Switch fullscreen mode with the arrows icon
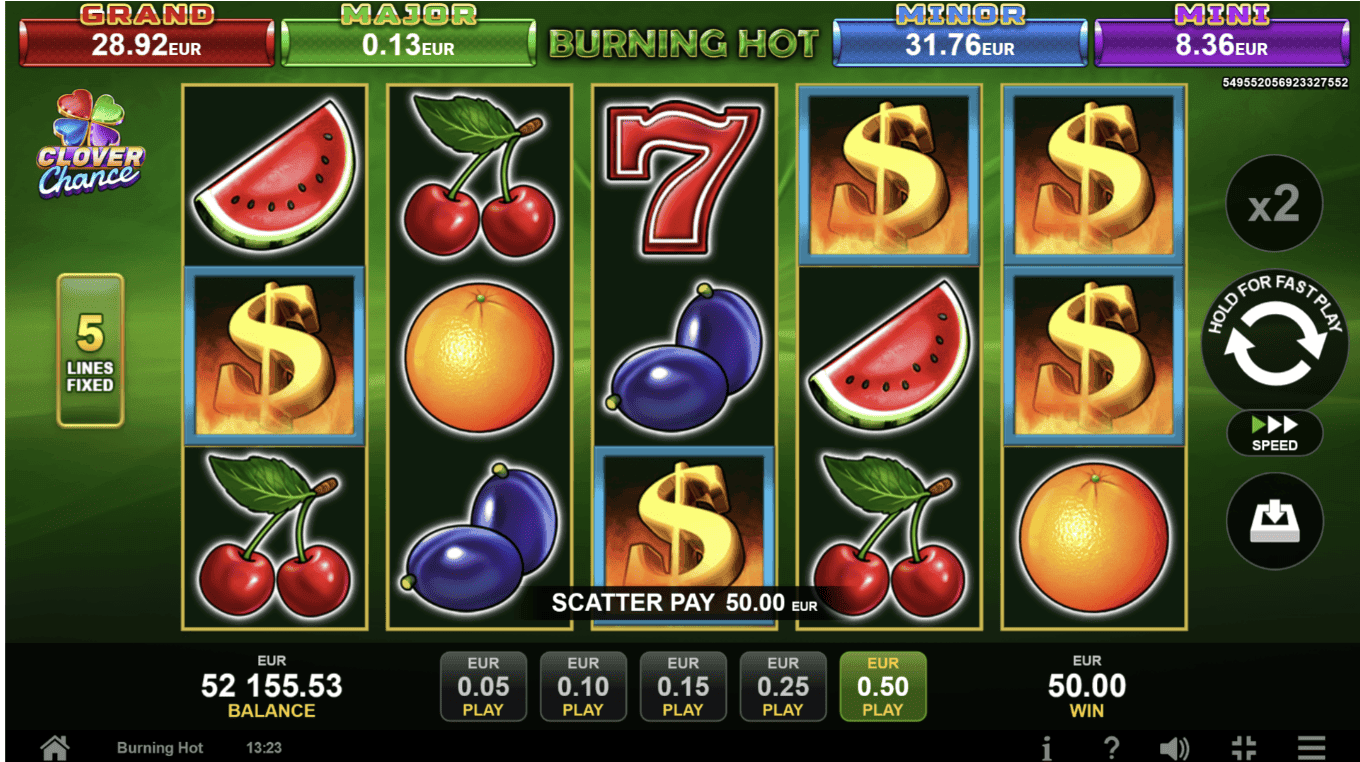 1243,747
